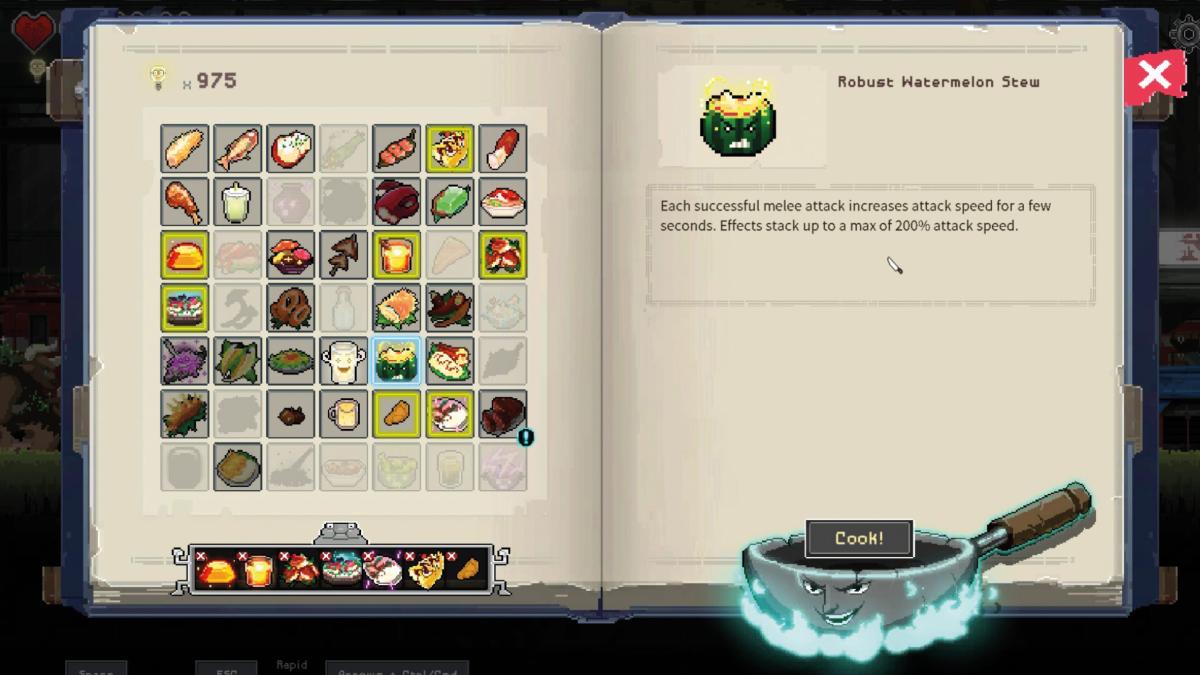The width and height of the screenshot is (1200, 675).
Task: Choose the apple with cream recipe
Action: [290, 149]
